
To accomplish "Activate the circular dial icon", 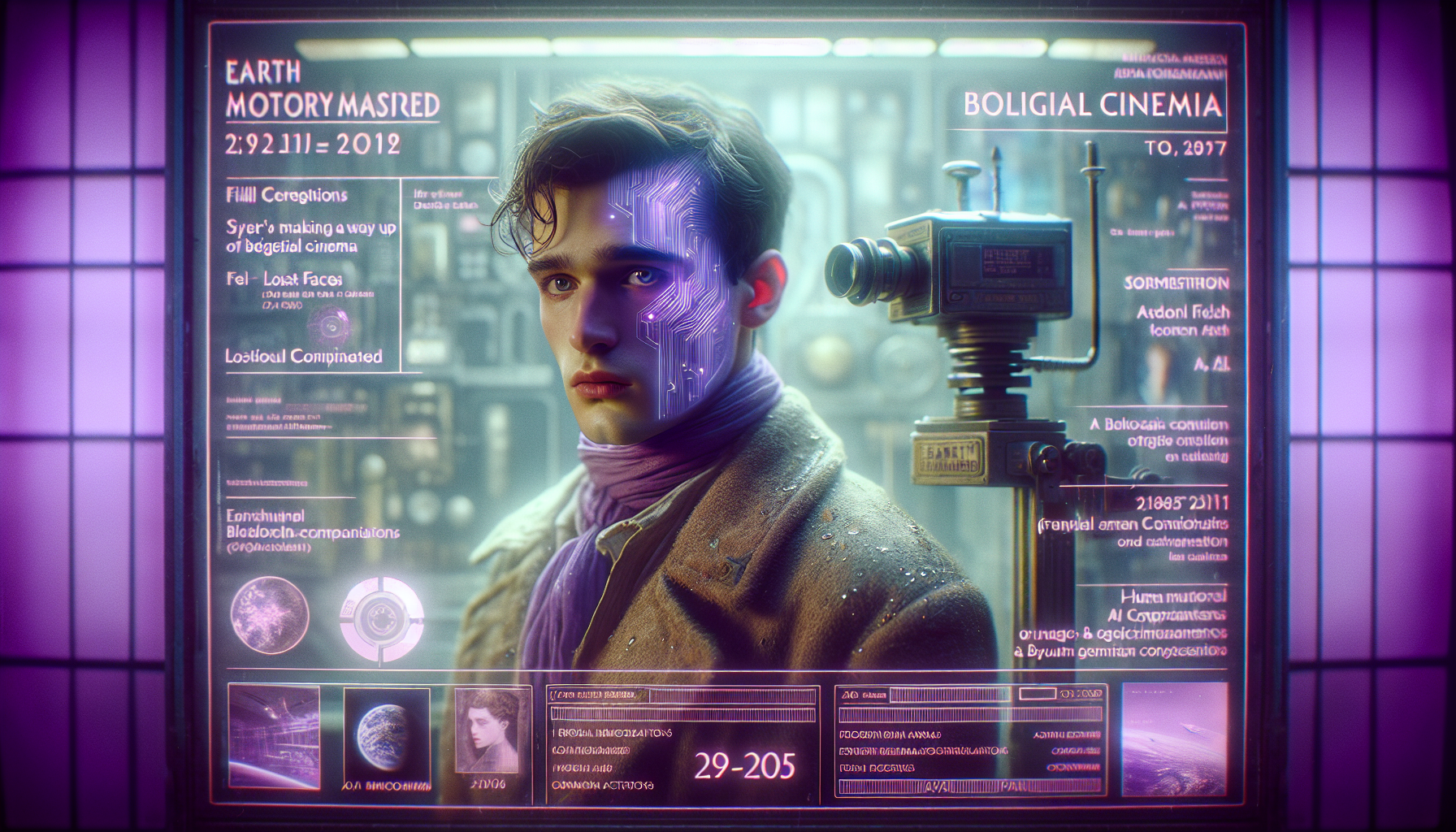I will pos(381,617).
